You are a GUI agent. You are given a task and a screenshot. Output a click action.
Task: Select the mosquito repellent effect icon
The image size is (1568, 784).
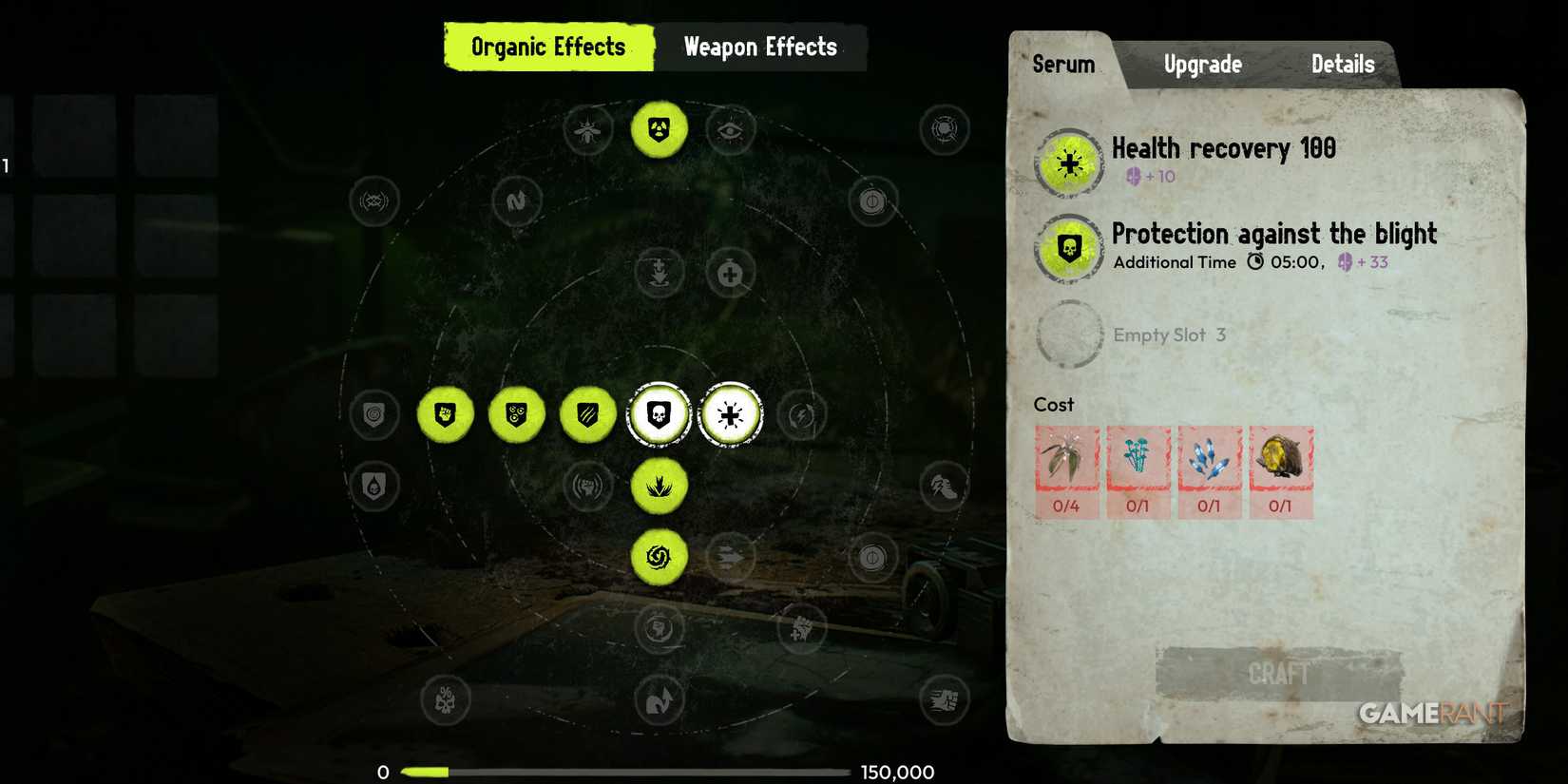[587, 132]
